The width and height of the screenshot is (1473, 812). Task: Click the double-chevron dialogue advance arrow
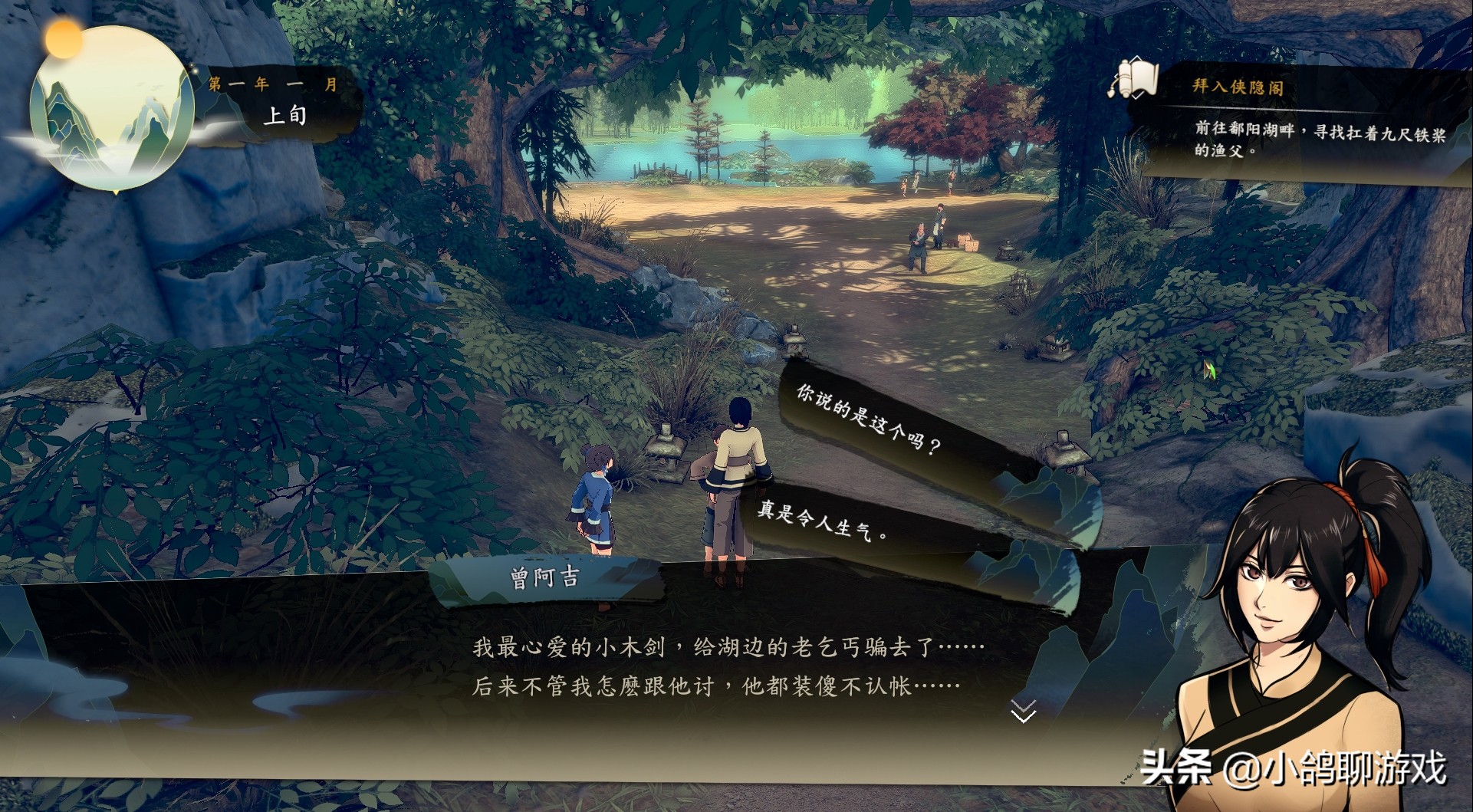pos(1023,713)
